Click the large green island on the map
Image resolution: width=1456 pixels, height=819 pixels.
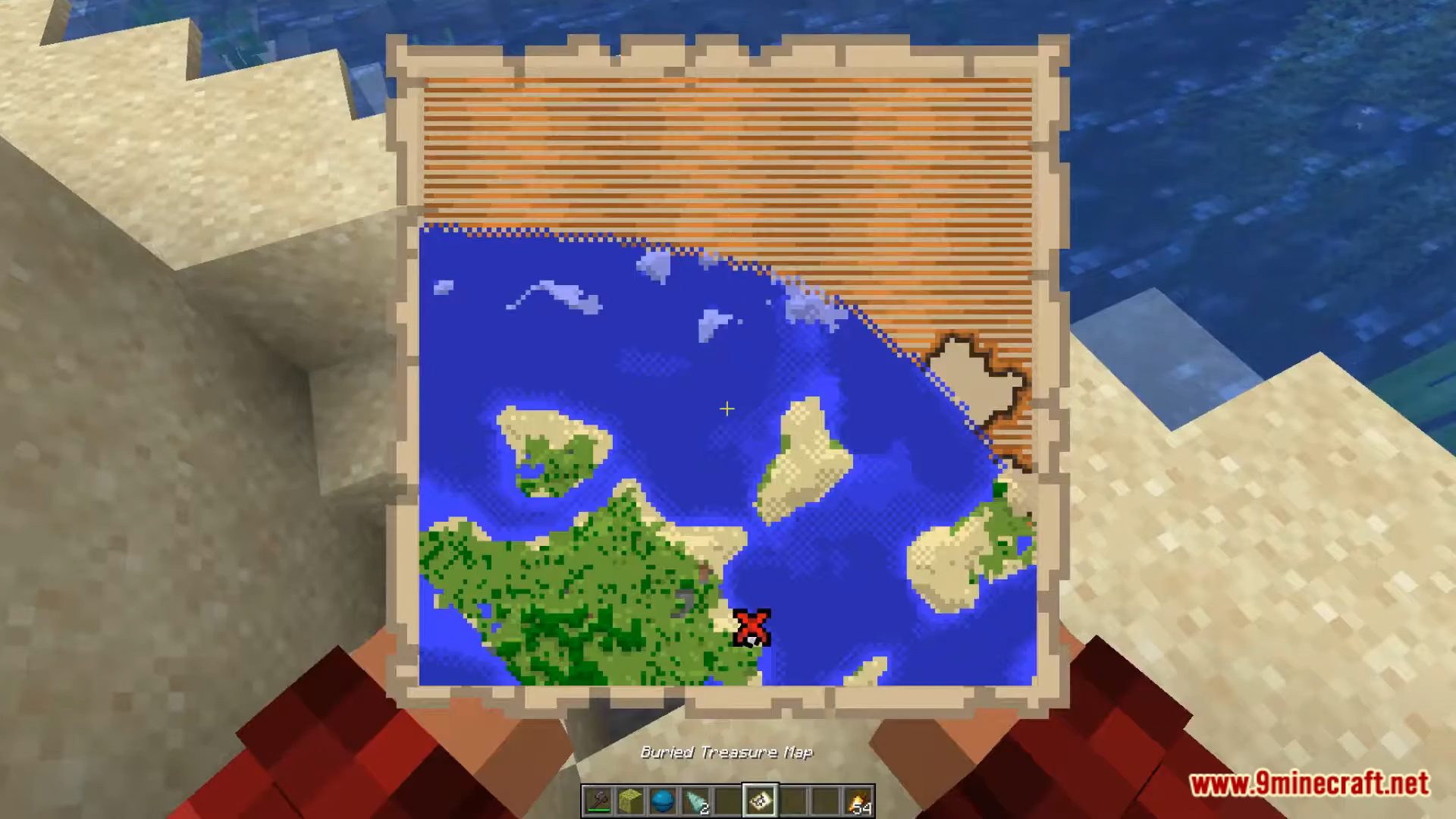576,599
